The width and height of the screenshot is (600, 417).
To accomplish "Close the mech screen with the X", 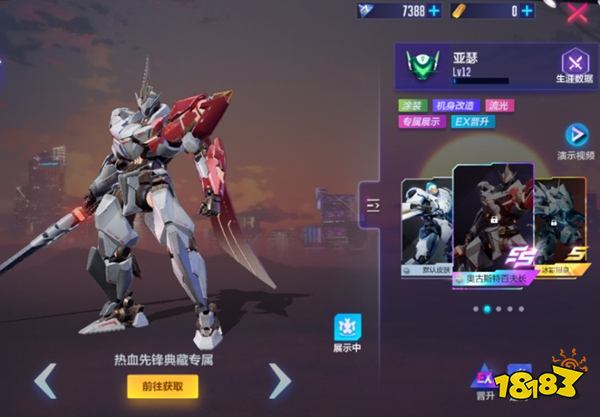I will coord(577,13).
